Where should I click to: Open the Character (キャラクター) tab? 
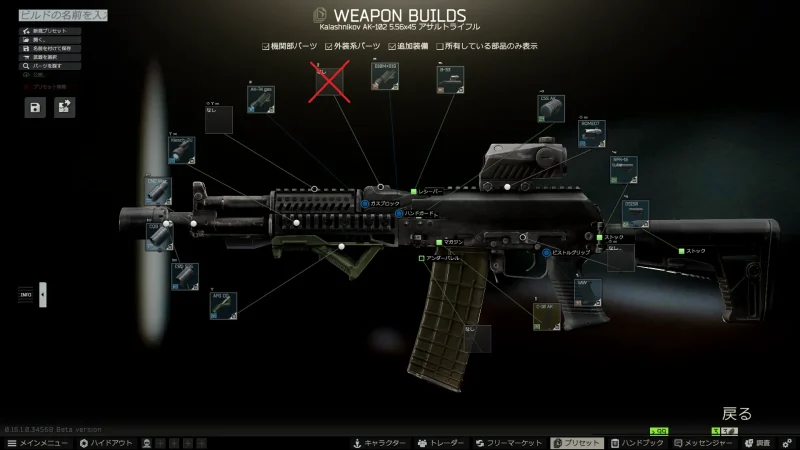(380, 442)
